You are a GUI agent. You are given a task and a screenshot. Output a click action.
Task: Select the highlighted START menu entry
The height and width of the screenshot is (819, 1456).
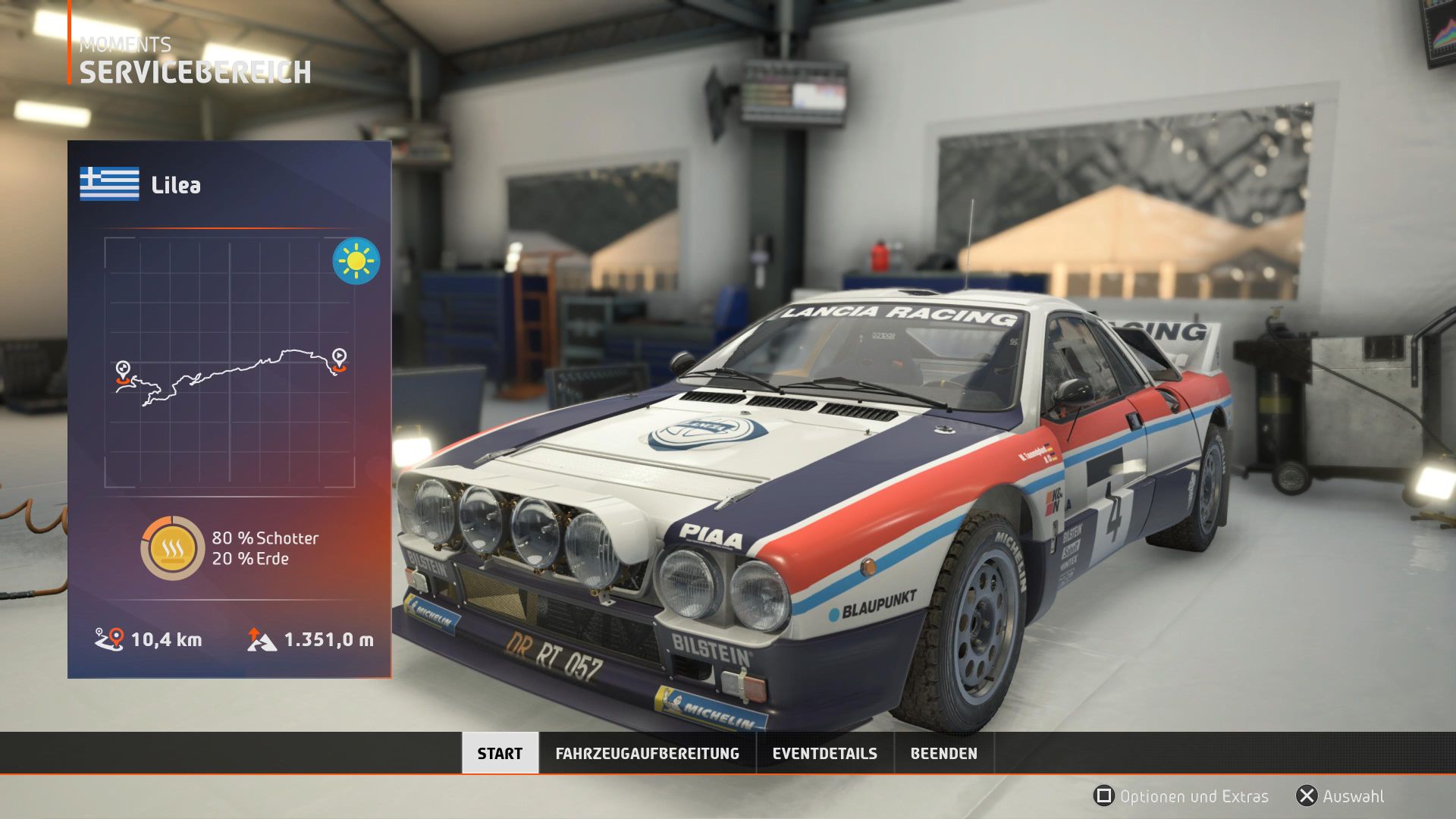[499, 754]
